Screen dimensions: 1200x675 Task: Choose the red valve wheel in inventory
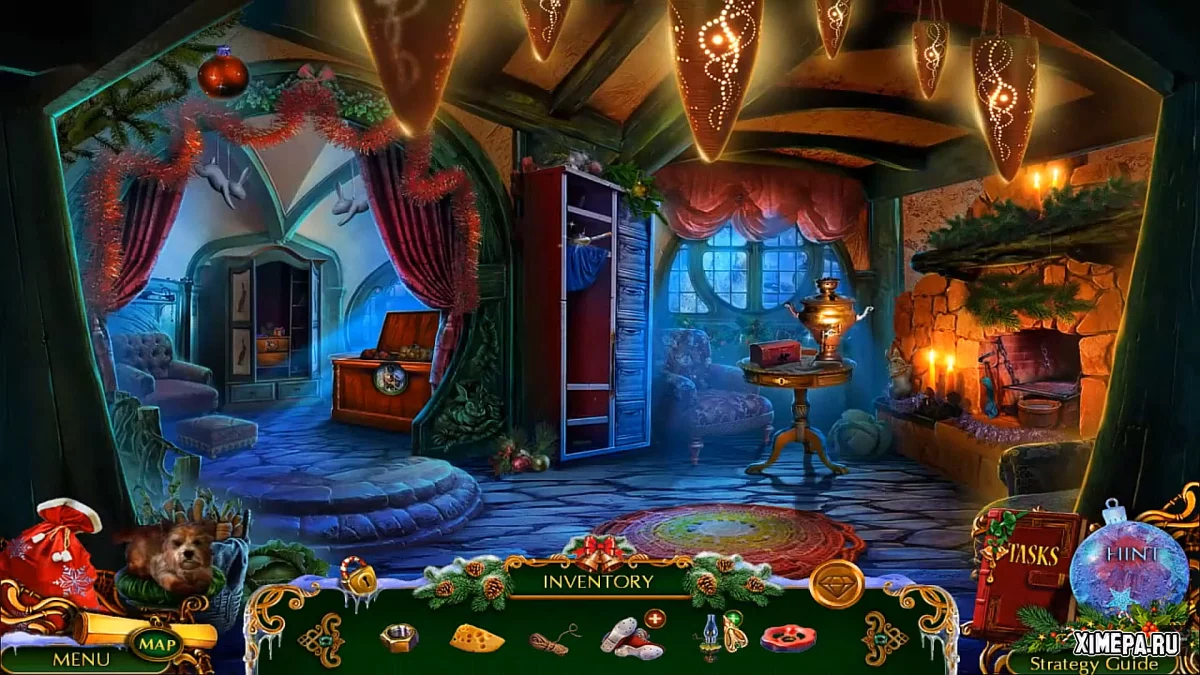[x=788, y=638]
